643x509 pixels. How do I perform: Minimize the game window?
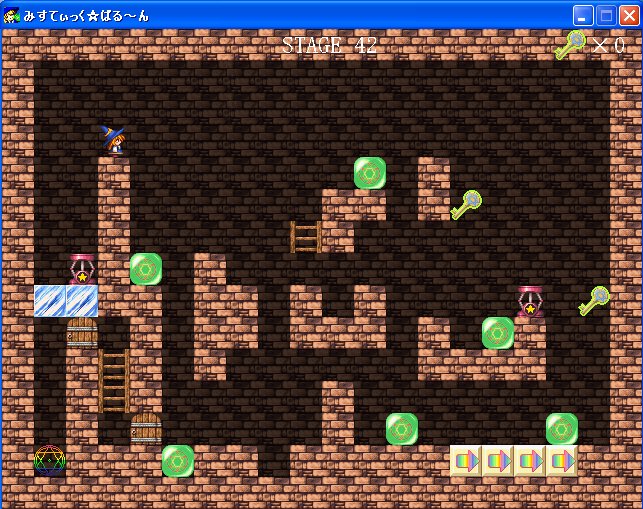click(583, 15)
